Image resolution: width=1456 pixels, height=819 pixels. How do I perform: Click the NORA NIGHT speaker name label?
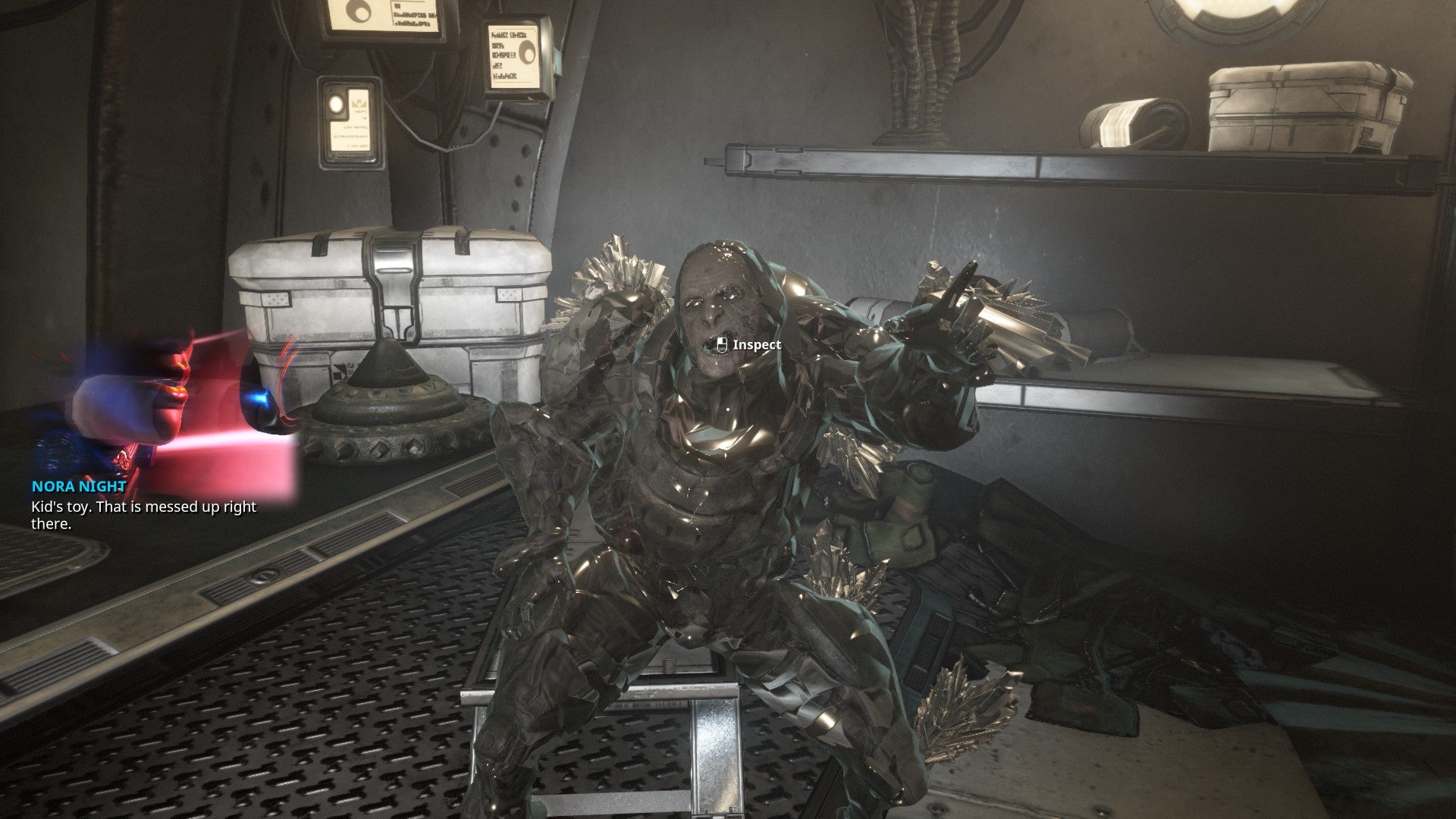click(x=78, y=485)
